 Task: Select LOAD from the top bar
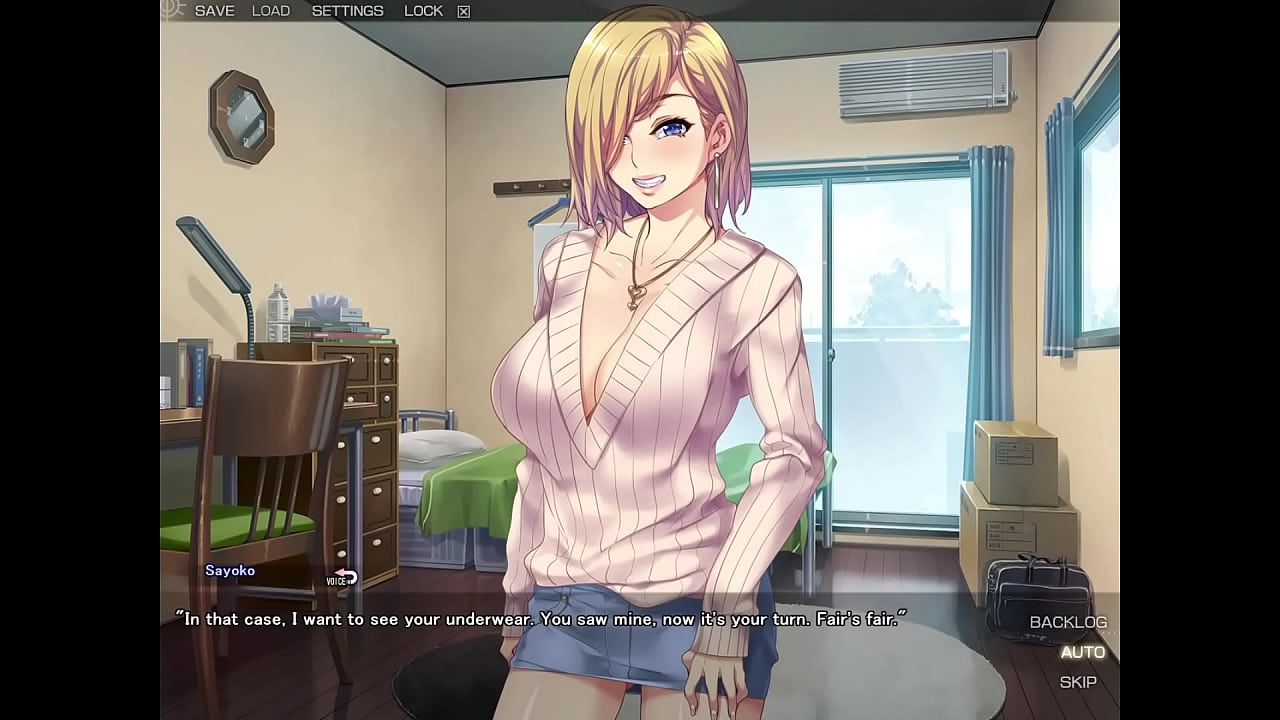pyautogui.click(x=271, y=10)
